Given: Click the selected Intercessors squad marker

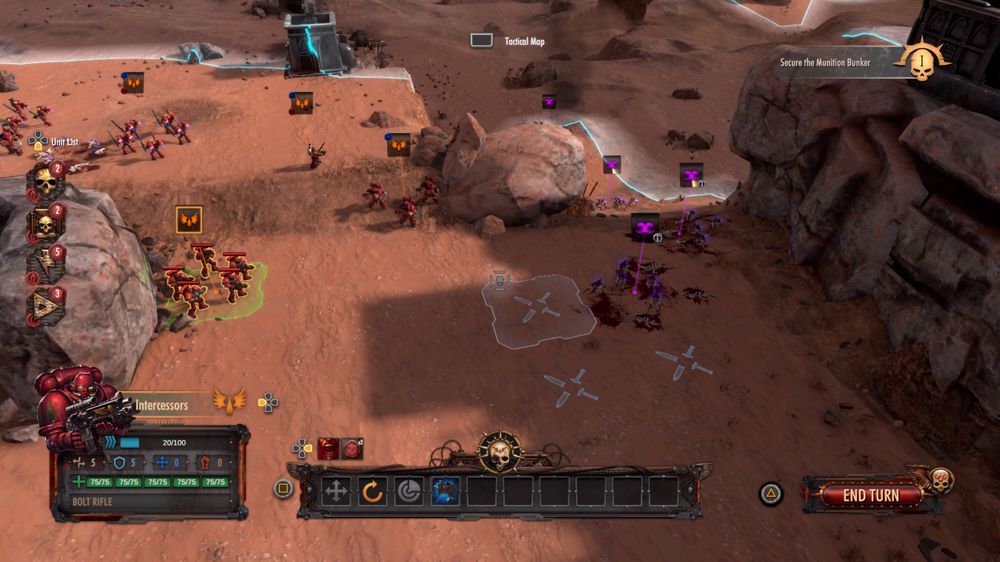Looking at the screenshot, I should coord(189,220).
